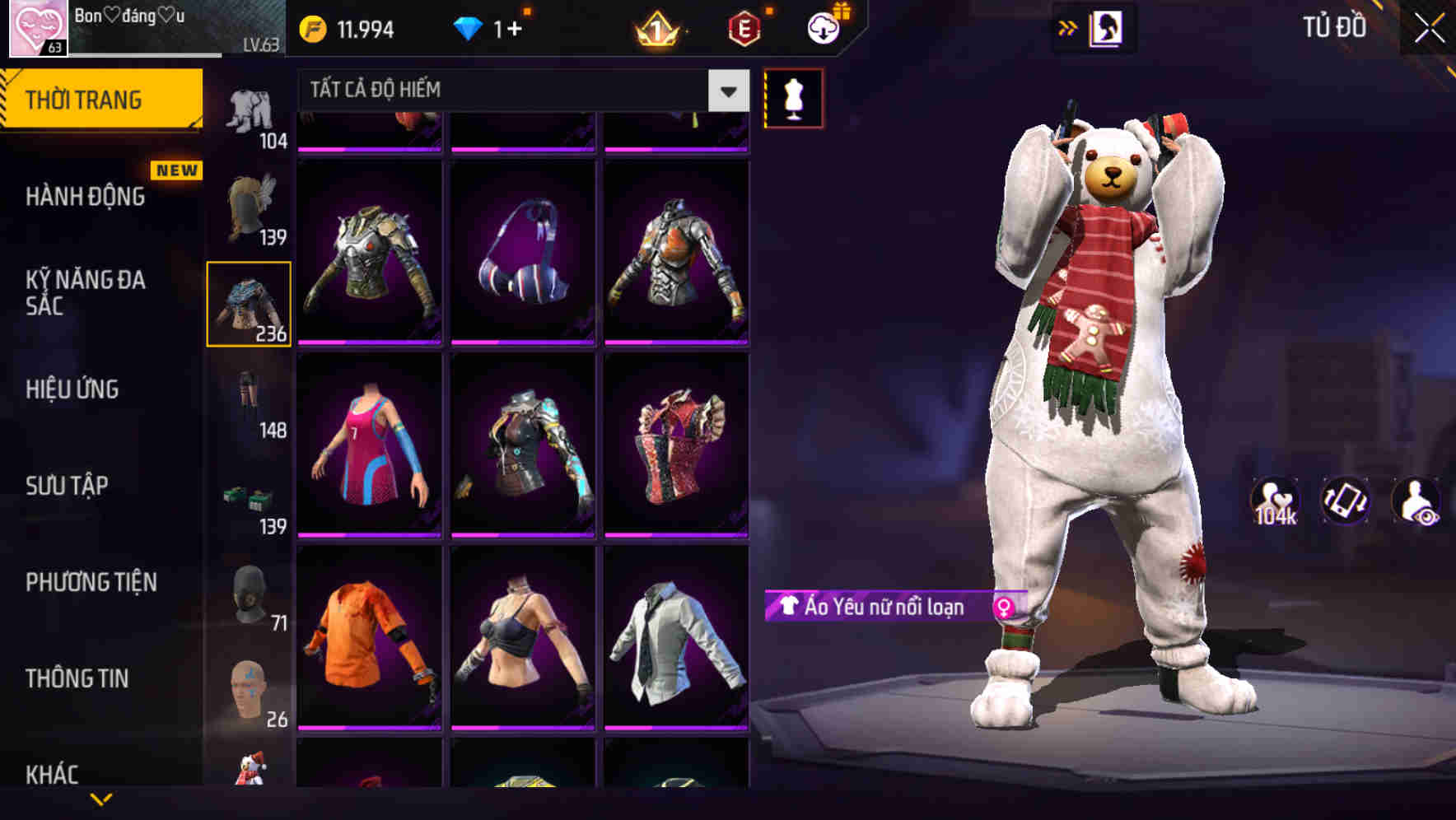Screen dimensions: 1456x820
Task: Click the double arrow expander near top right
Action: tap(1068, 26)
